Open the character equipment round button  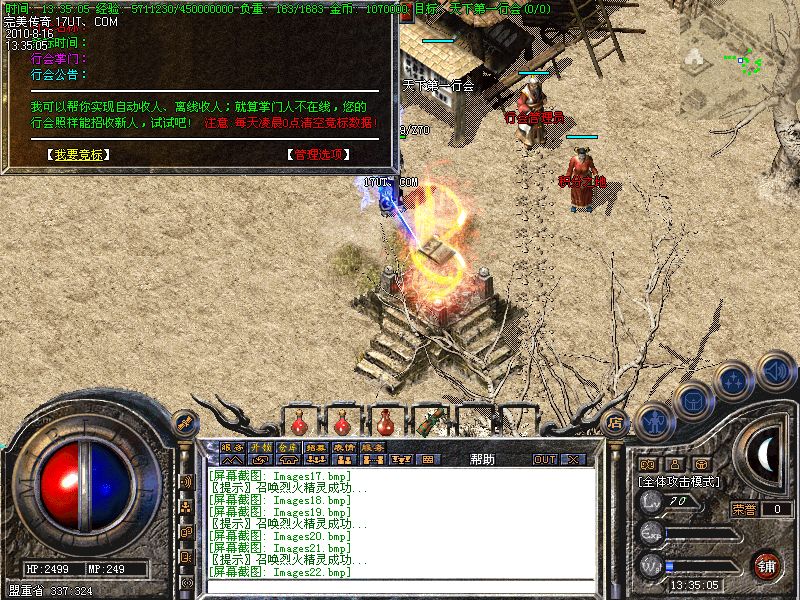(x=653, y=422)
